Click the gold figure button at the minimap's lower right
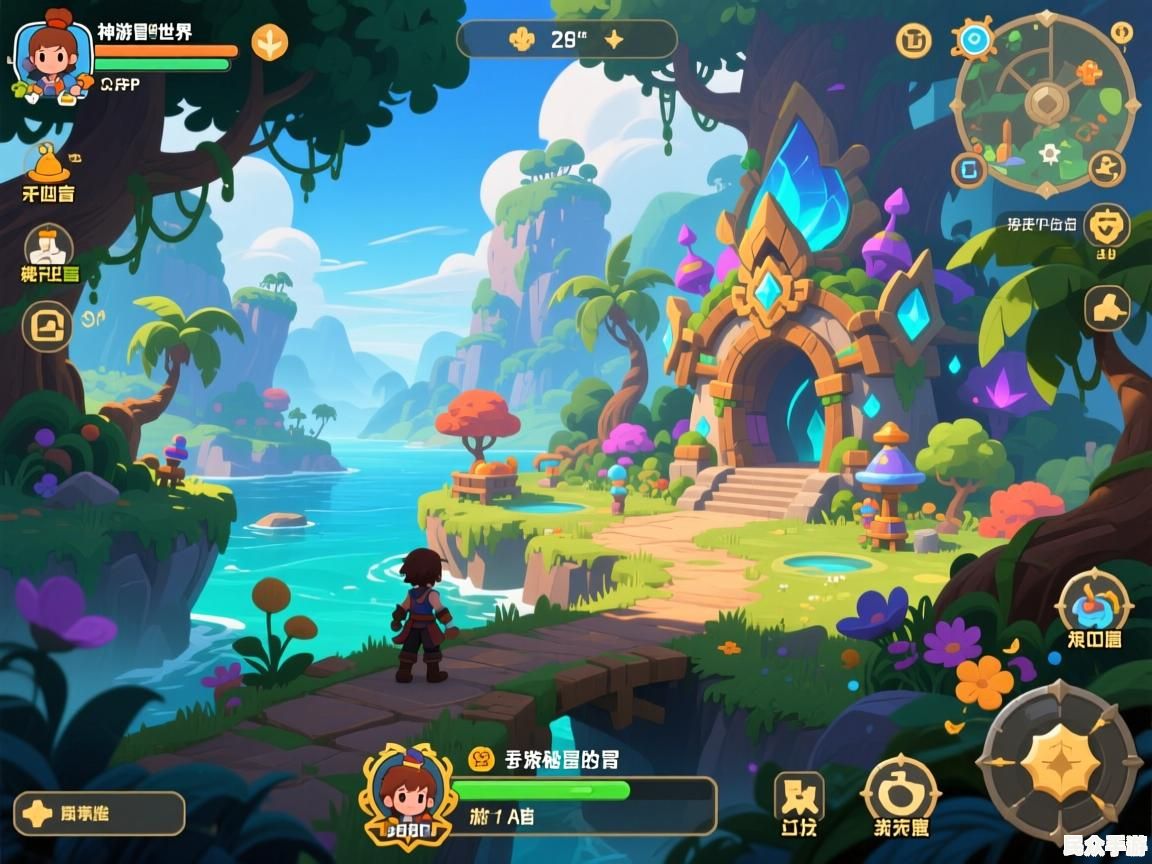 pyautogui.click(x=1106, y=168)
